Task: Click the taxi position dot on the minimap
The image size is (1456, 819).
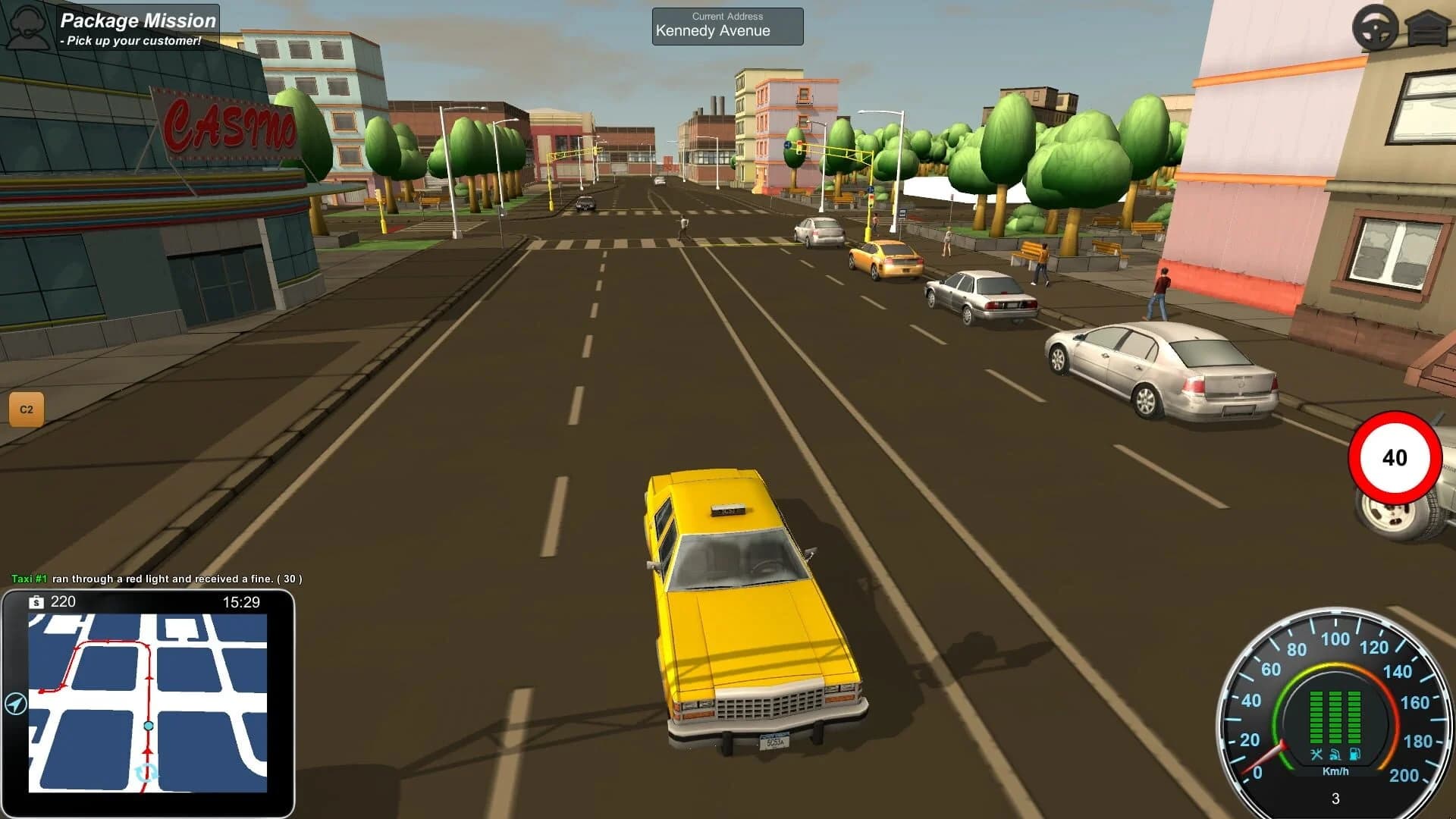Action: point(149,725)
